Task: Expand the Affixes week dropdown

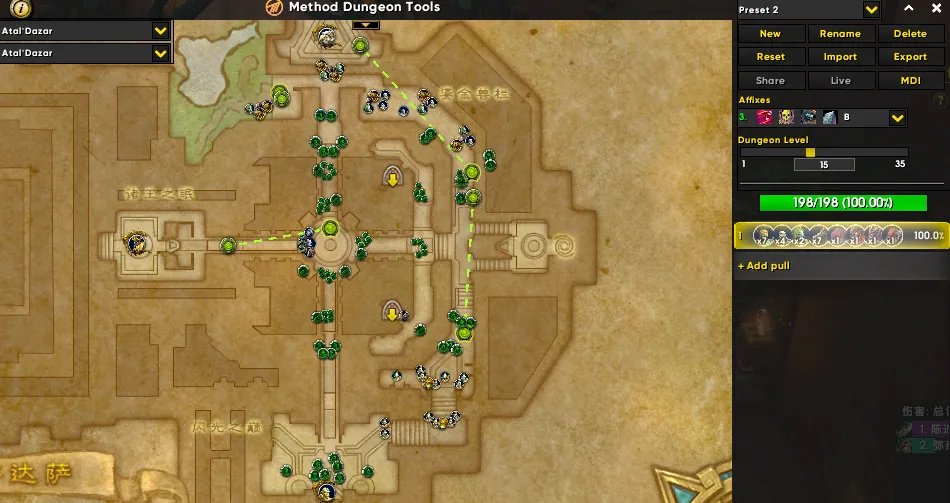Action: pyautogui.click(x=898, y=118)
